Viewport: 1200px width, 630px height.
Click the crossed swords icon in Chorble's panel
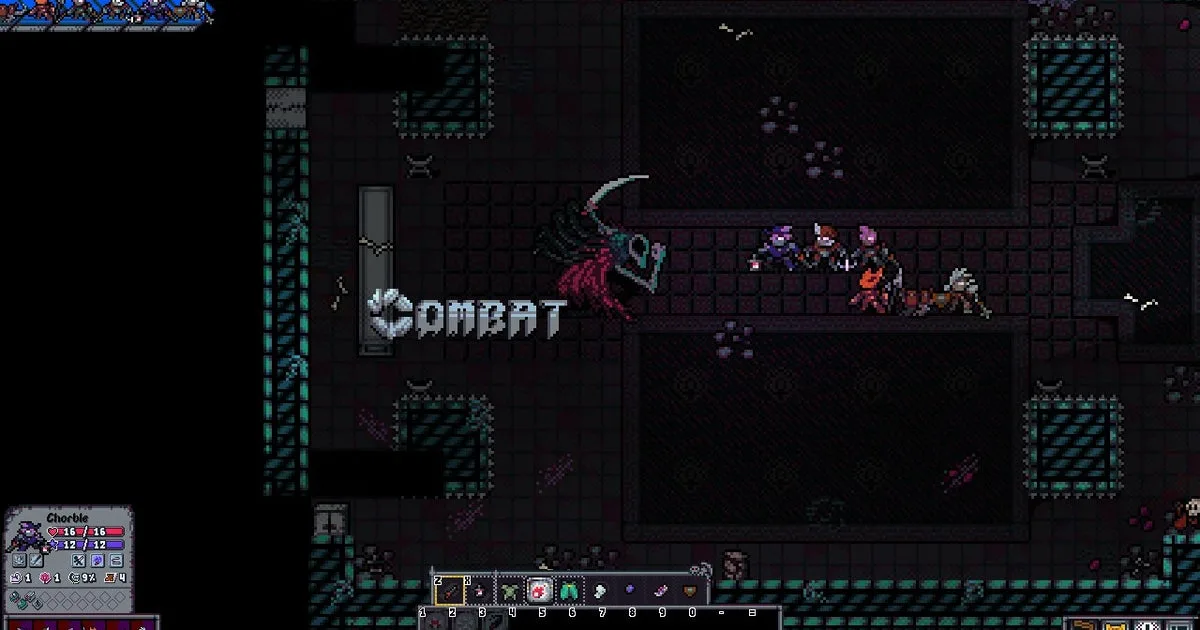click(78, 561)
